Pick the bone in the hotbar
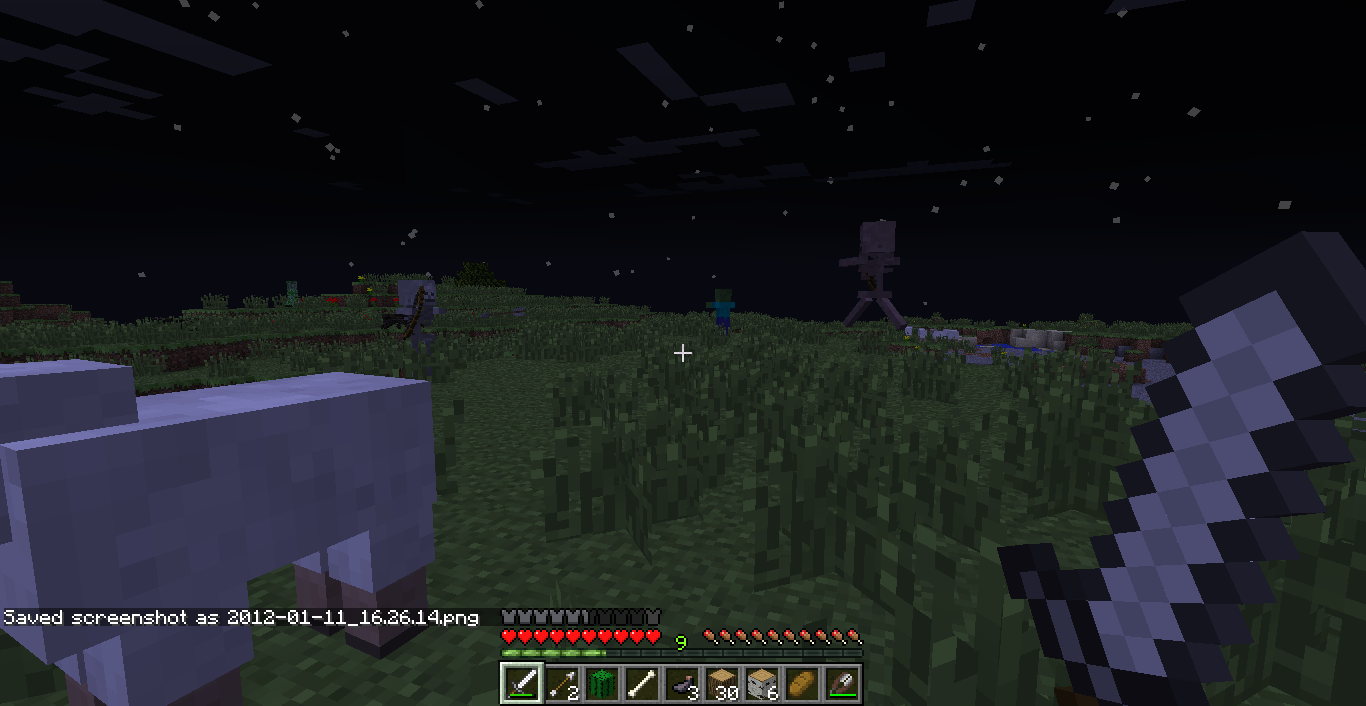Image resolution: width=1366 pixels, height=706 pixels. pyautogui.click(x=642, y=684)
